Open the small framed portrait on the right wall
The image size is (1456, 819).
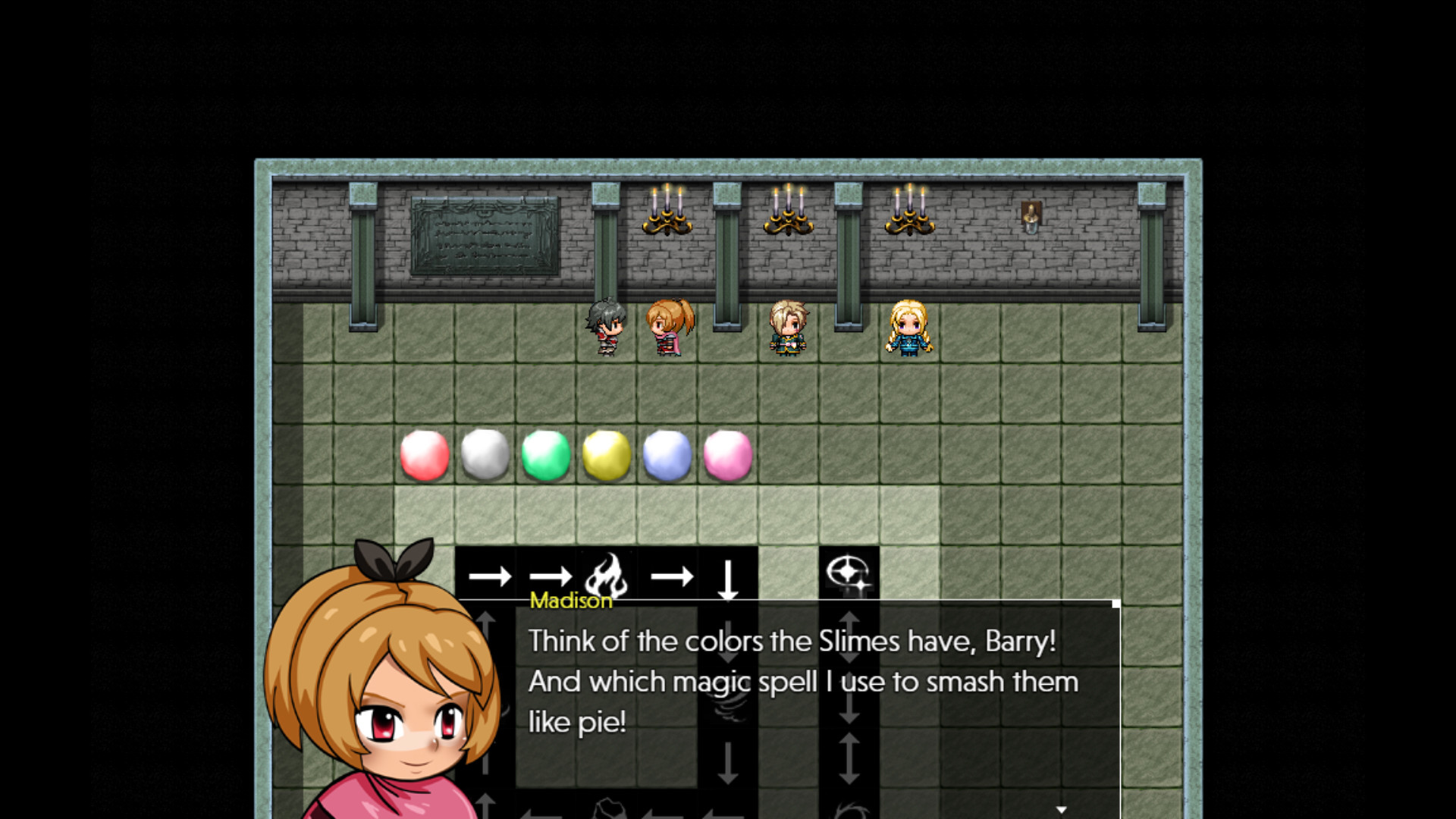click(1032, 215)
